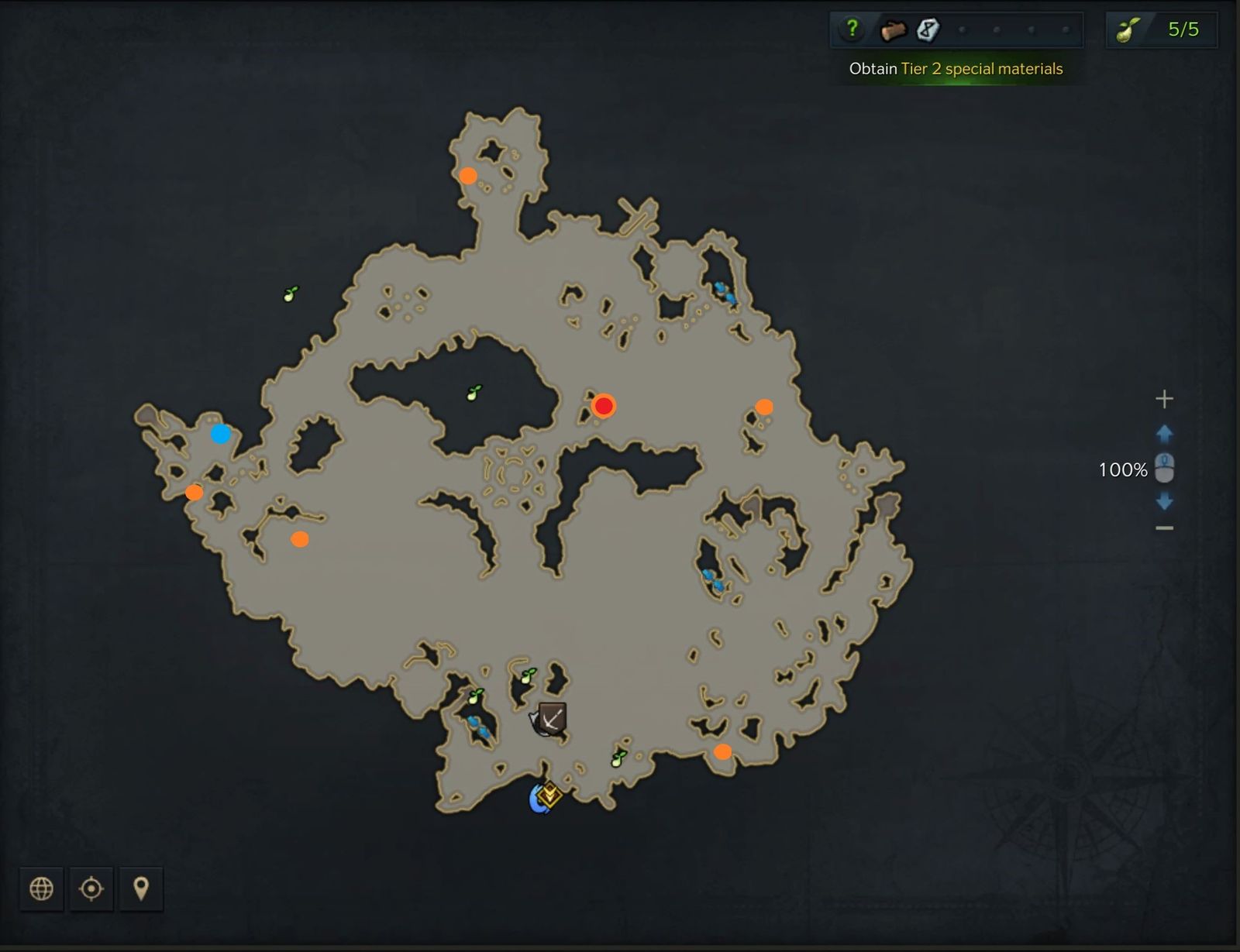Click the green question mark quest icon
The width and height of the screenshot is (1240, 952).
point(853,29)
